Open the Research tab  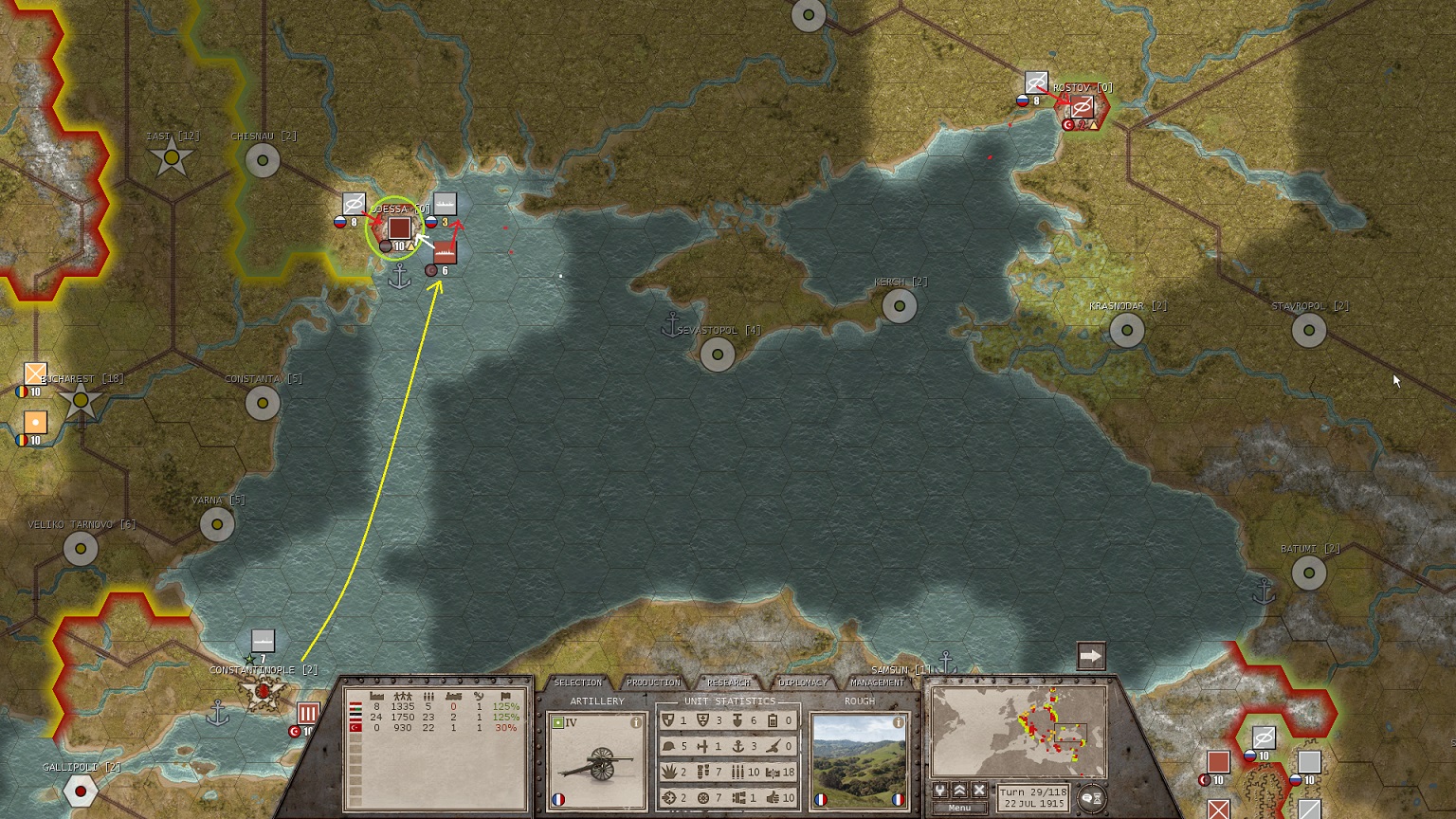tap(728, 682)
